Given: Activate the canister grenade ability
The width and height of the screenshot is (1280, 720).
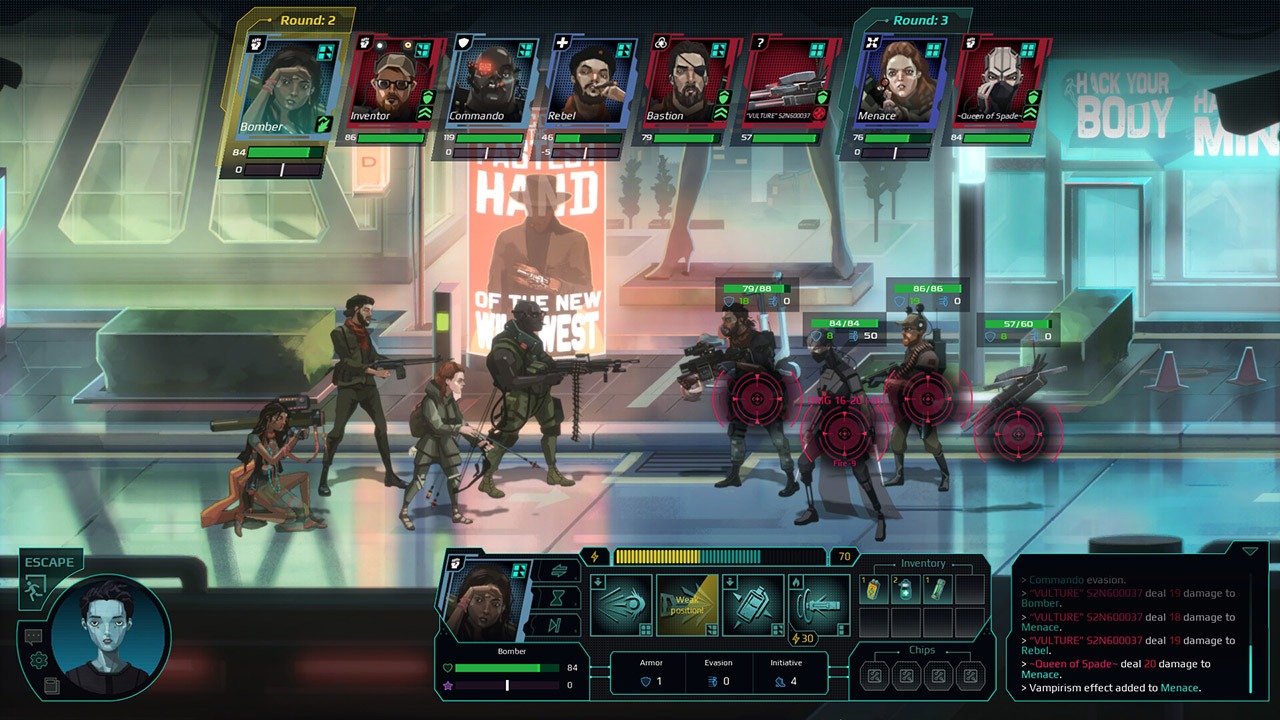Looking at the screenshot, I should click(753, 604).
